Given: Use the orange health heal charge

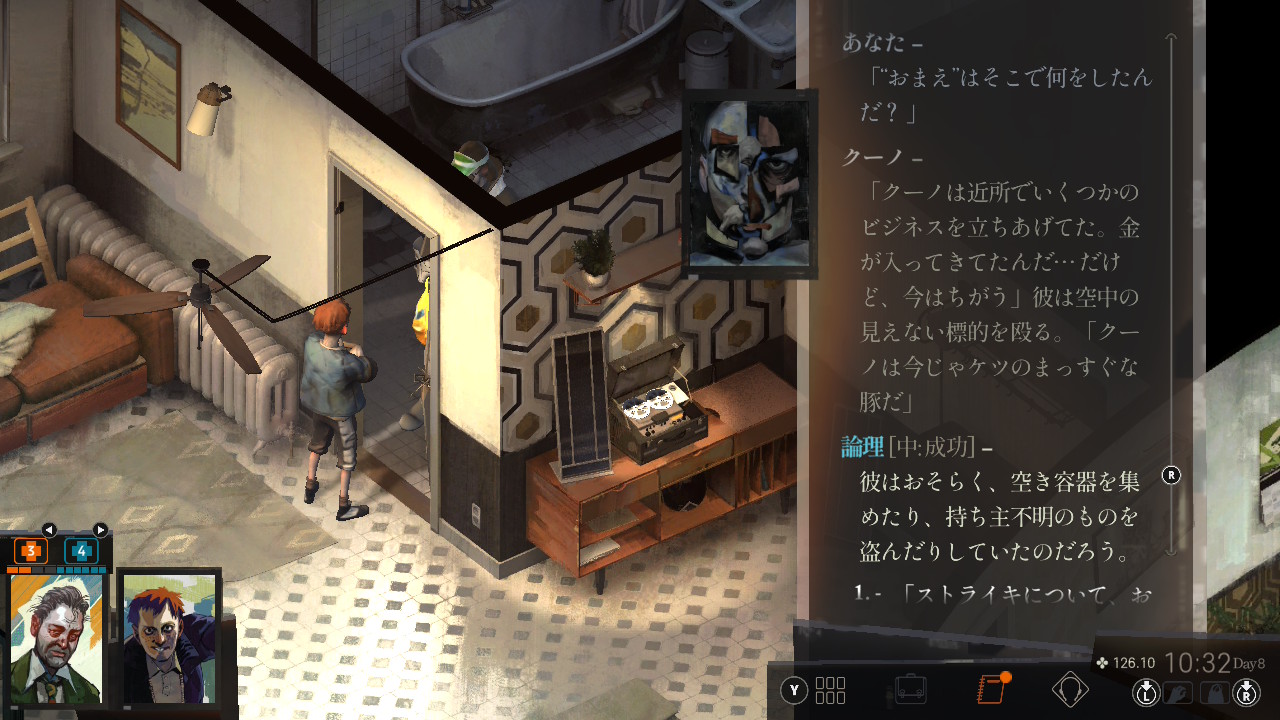Looking at the screenshot, I should pos(31,550).
